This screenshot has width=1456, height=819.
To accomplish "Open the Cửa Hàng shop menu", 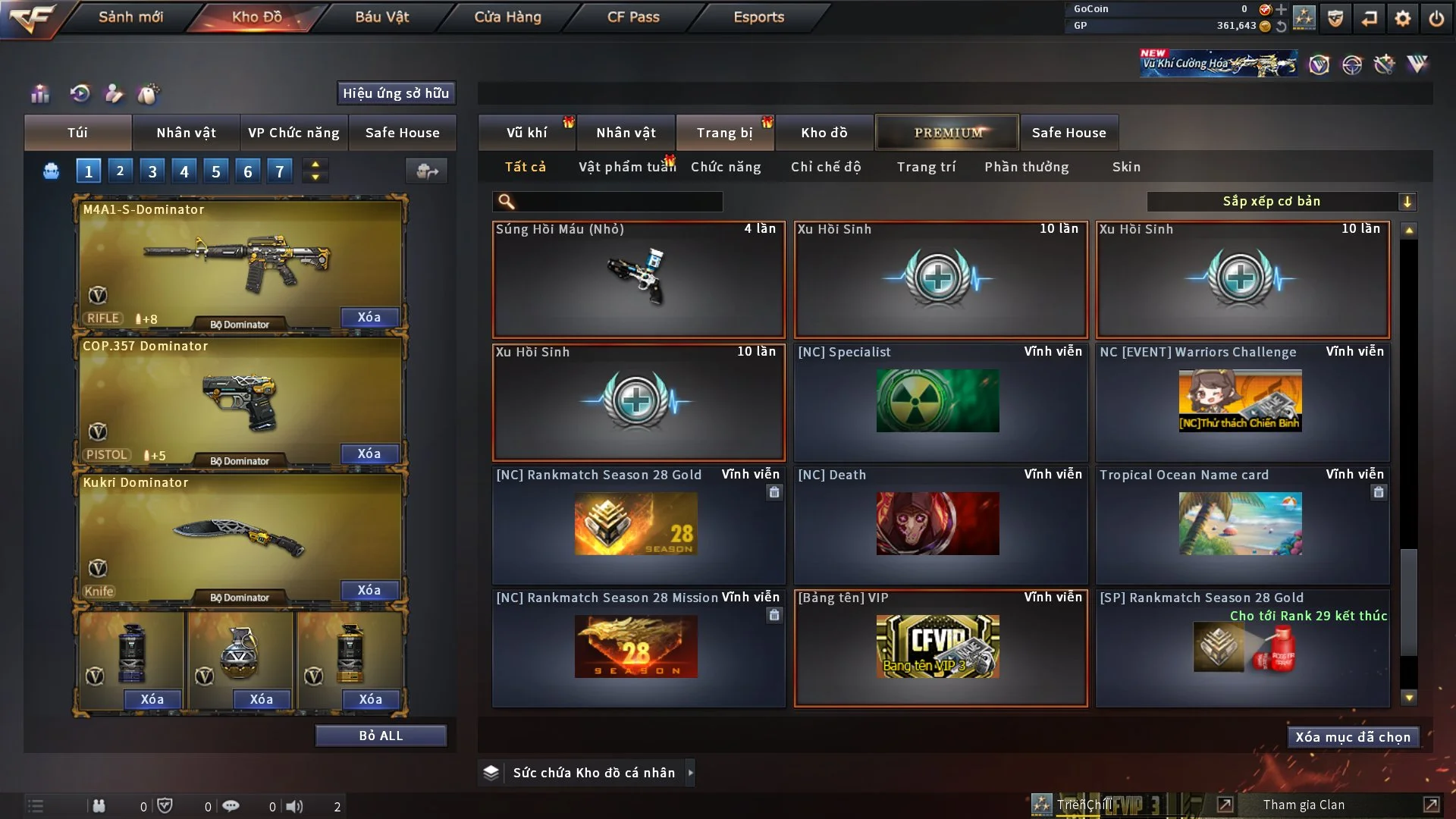I will [507, 17].
